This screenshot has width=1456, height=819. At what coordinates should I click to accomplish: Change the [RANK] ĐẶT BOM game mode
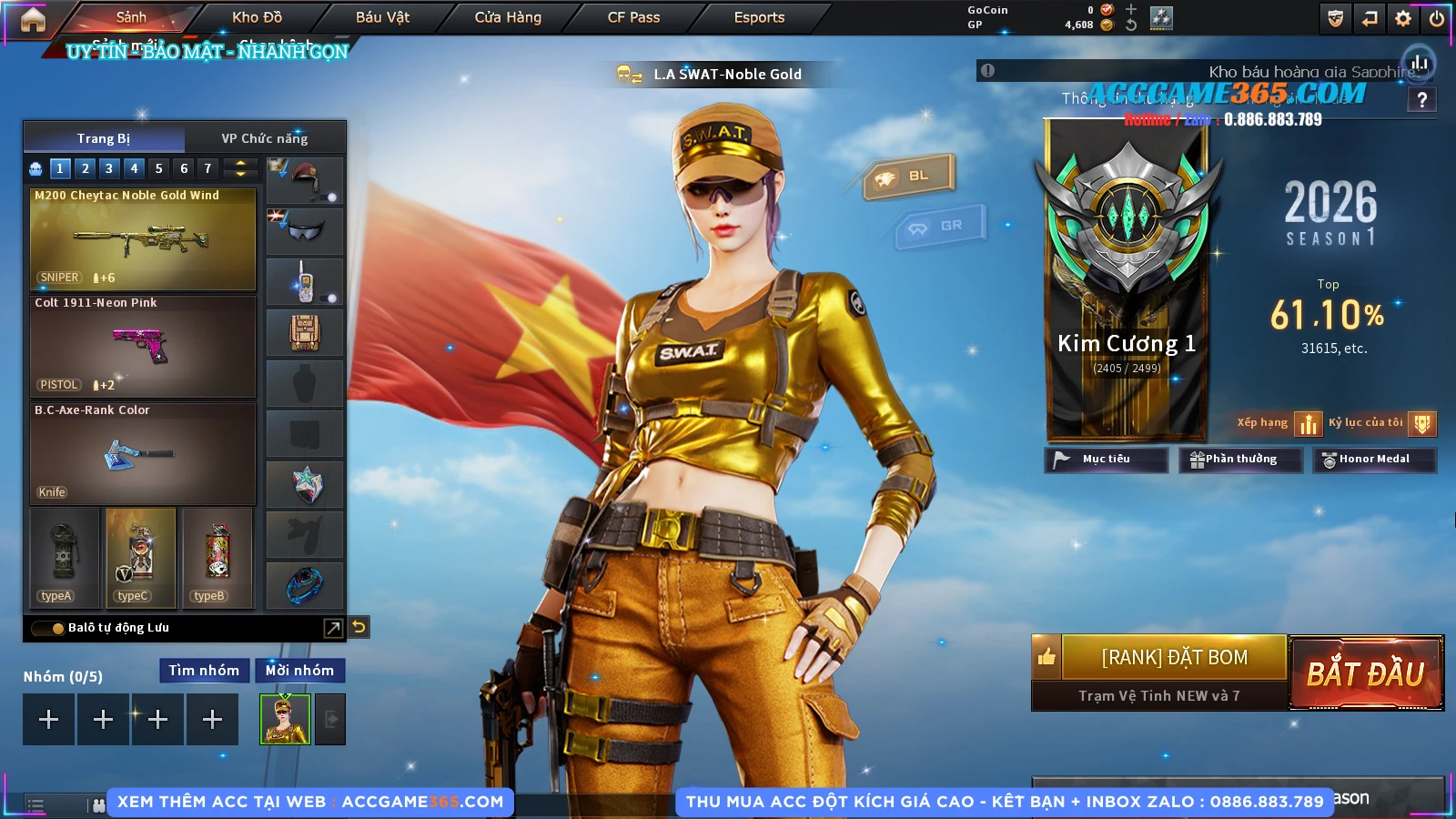(1174, 657)
